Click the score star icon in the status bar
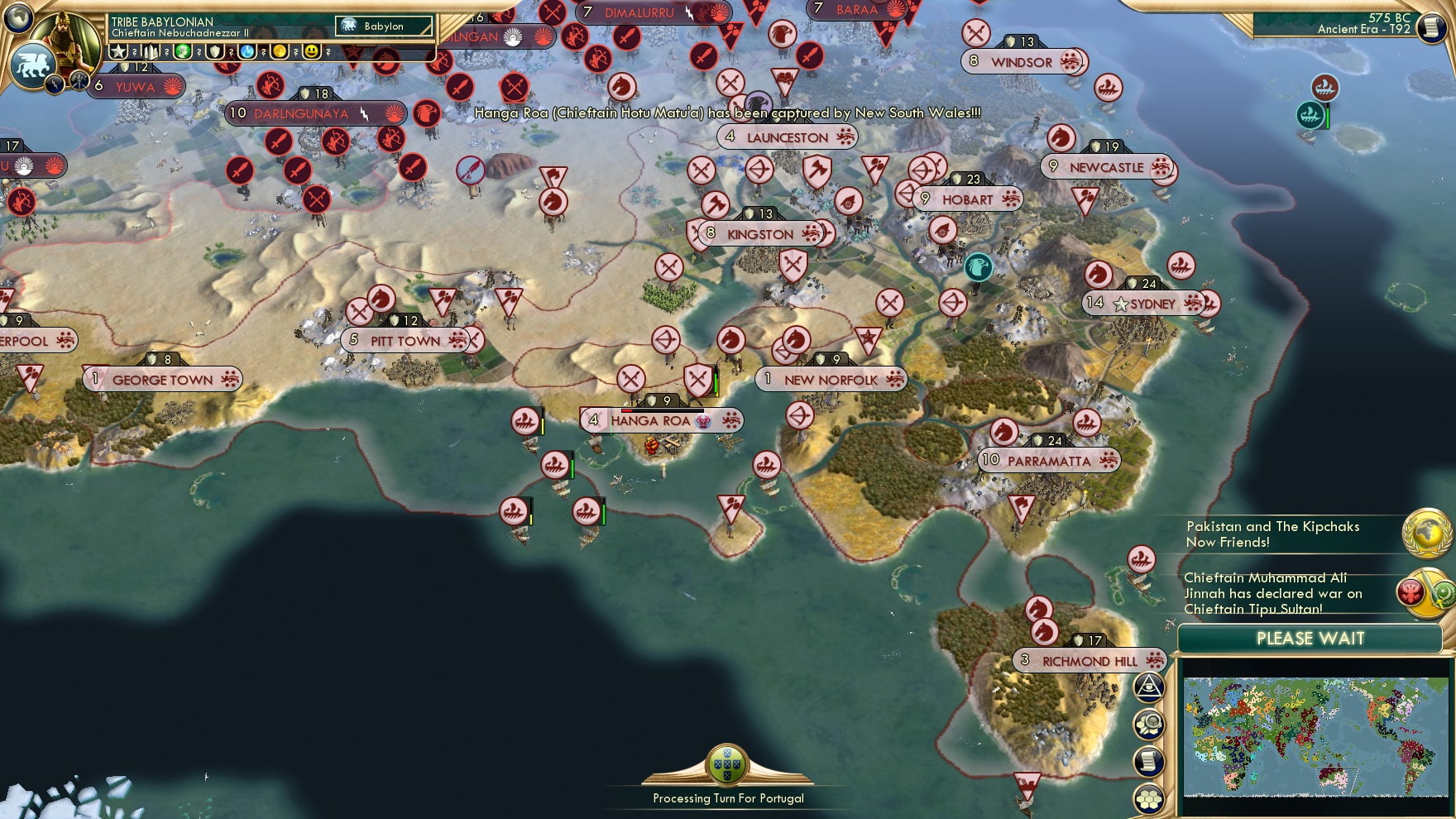This screenshot has width=1456, height=819. (x=119, y=51)
